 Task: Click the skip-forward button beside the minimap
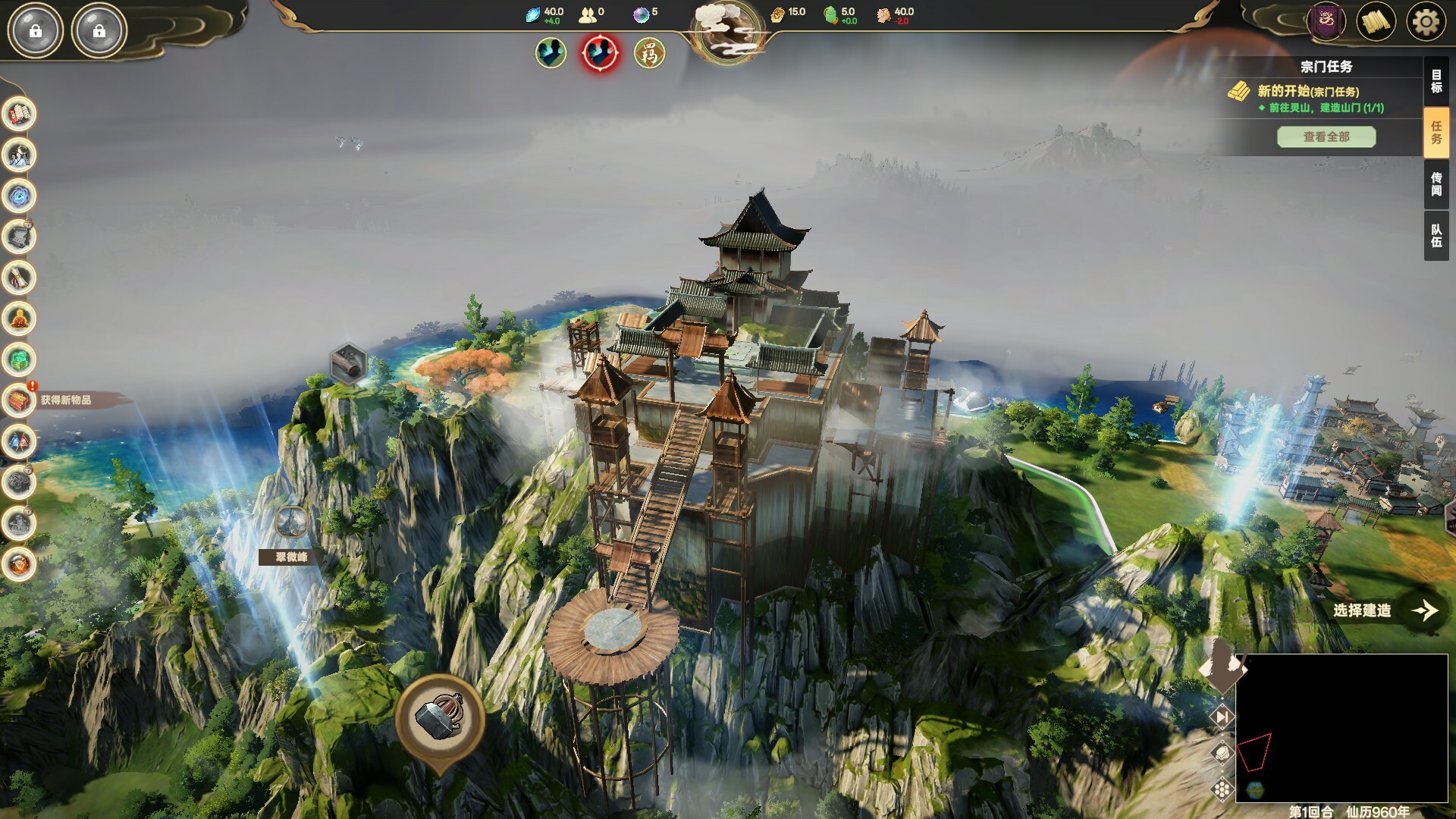pos(1222,717)
